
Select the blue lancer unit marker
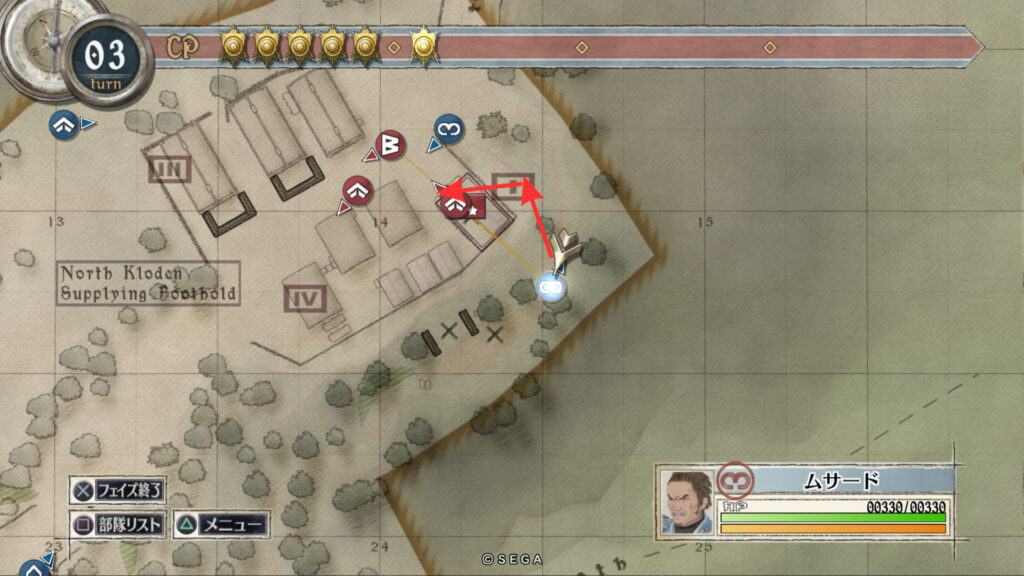(x=449, y=129)
